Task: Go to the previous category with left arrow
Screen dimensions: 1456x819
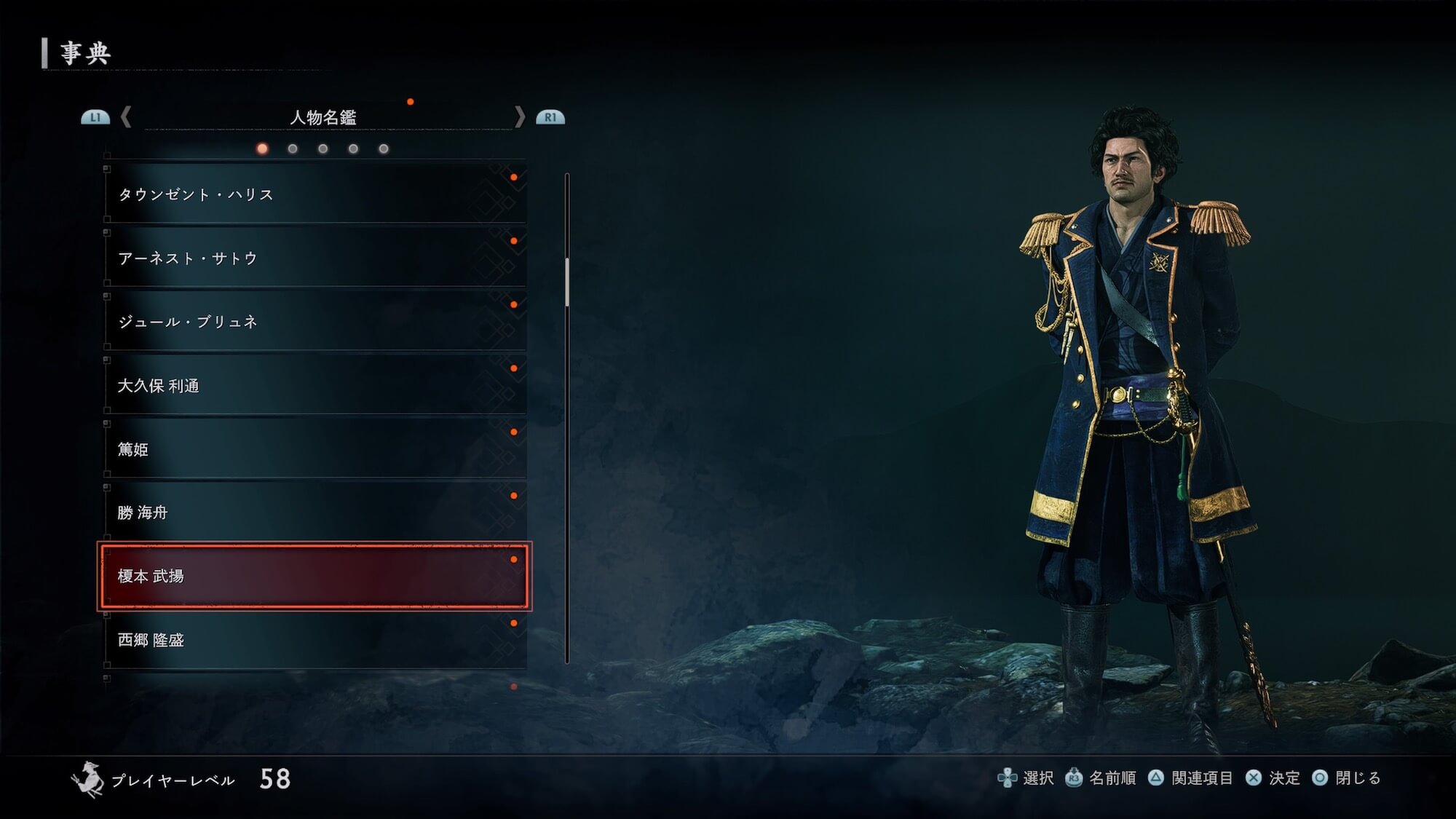Action: pos(126,117)
